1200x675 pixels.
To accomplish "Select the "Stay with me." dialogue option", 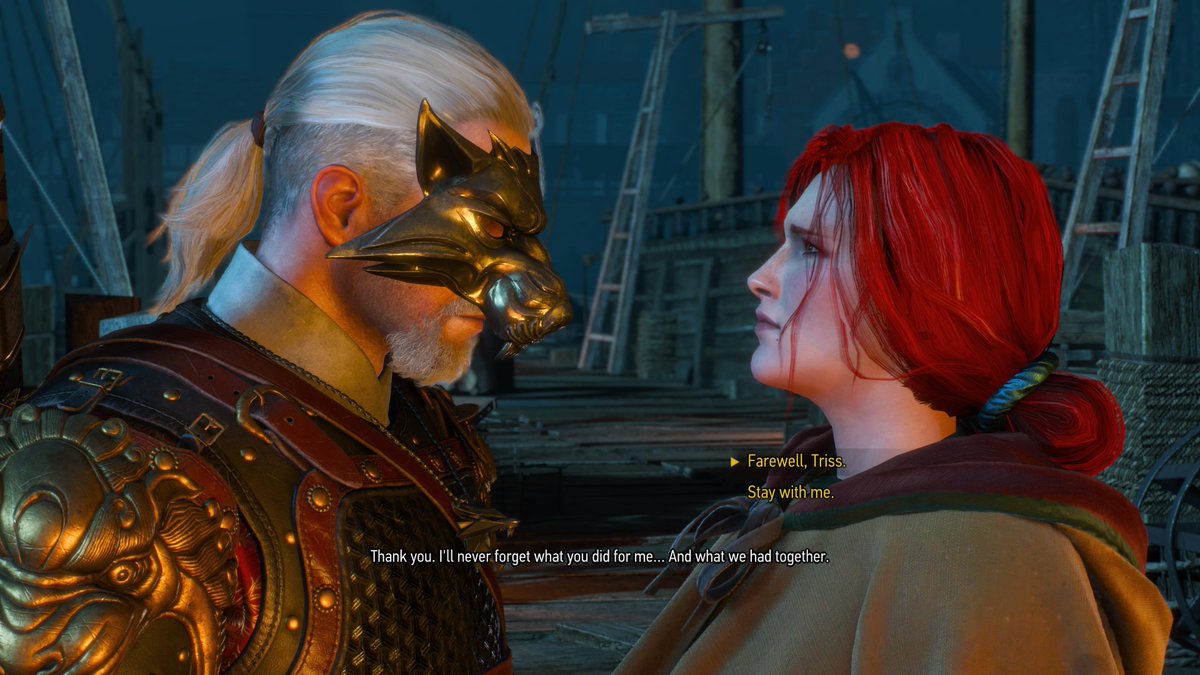I will coord(790,491).
